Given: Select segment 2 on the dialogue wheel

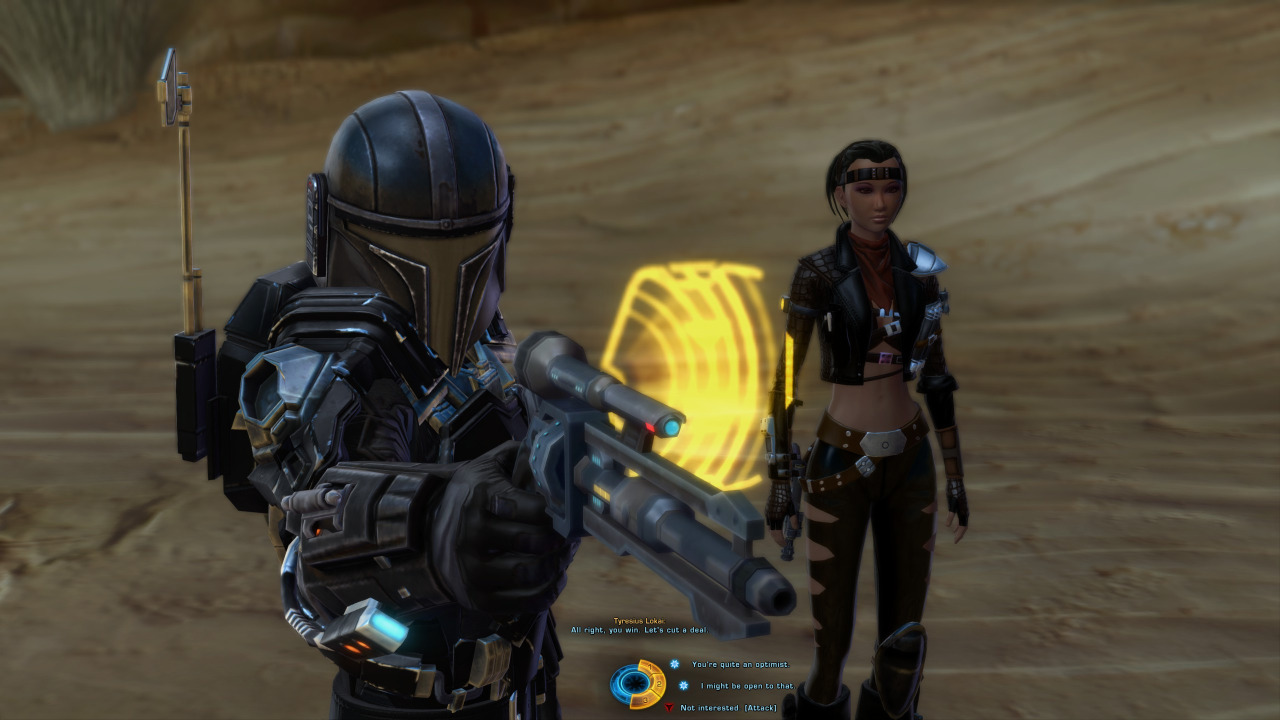Looking at the screenshot, I should [659, 683].
